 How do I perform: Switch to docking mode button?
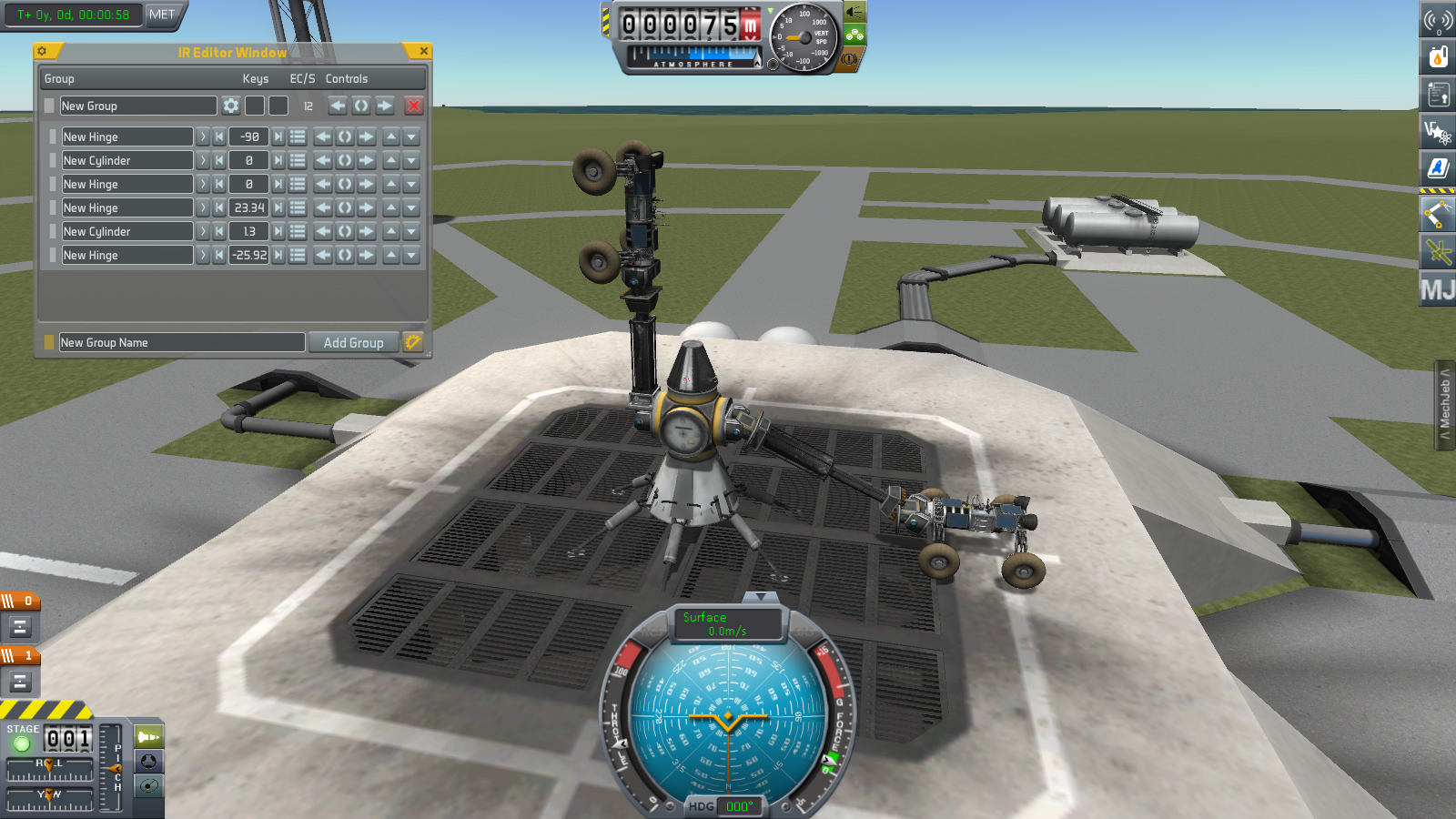pos(148,762)
